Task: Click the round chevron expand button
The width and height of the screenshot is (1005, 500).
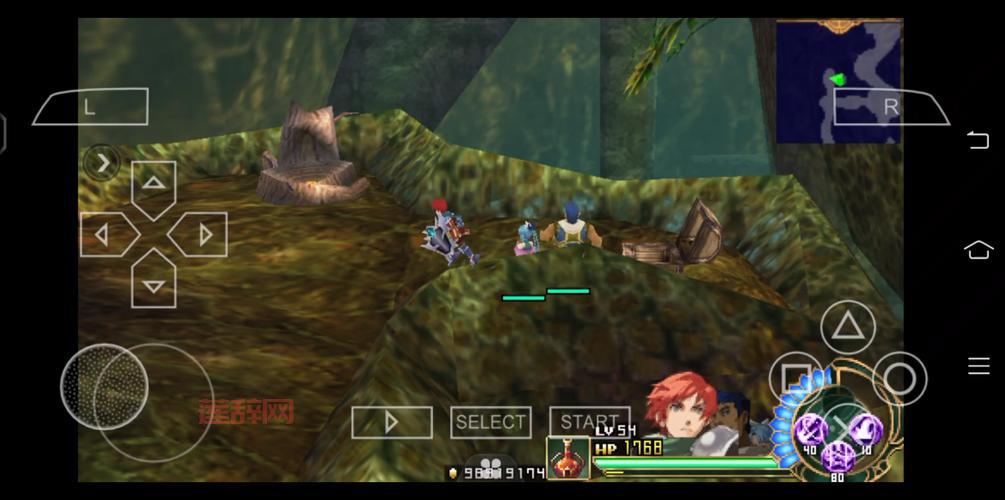Action: coord(103,162)
